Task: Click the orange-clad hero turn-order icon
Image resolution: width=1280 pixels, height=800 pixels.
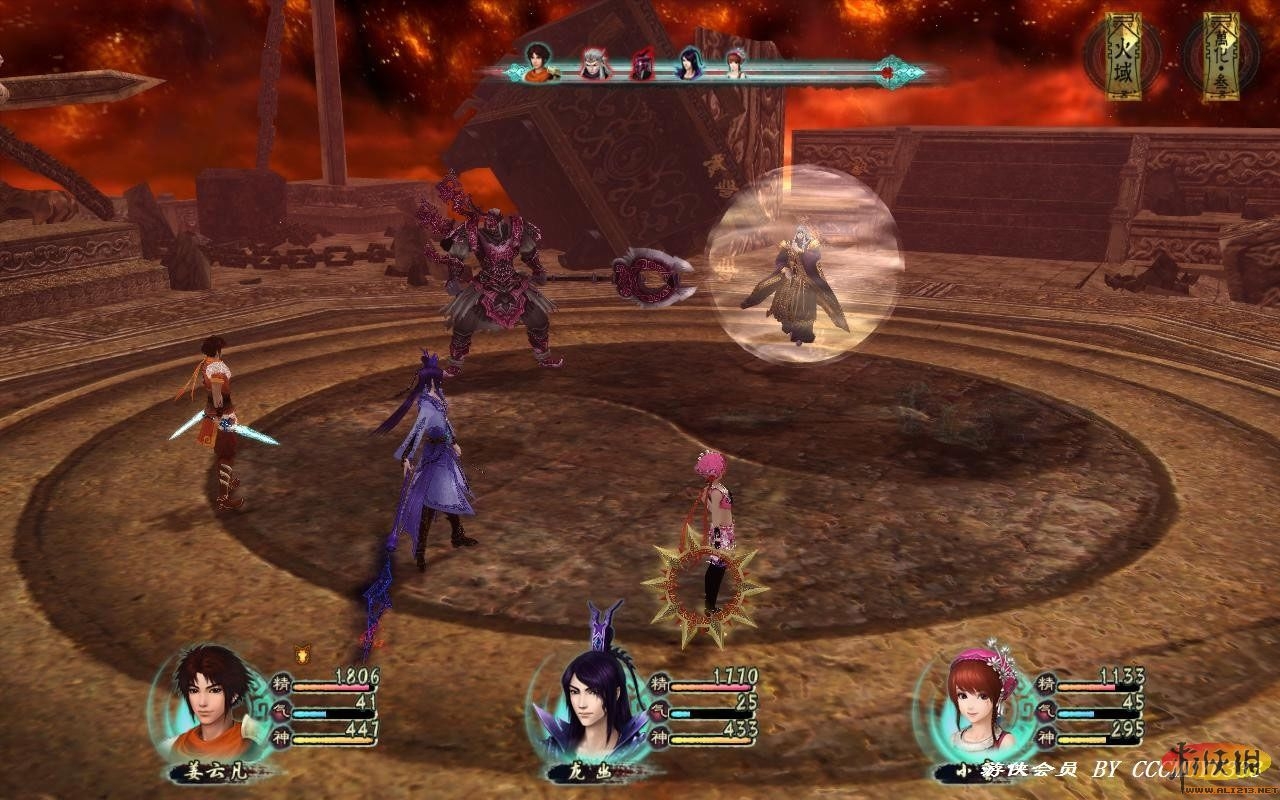Action: 540,64
